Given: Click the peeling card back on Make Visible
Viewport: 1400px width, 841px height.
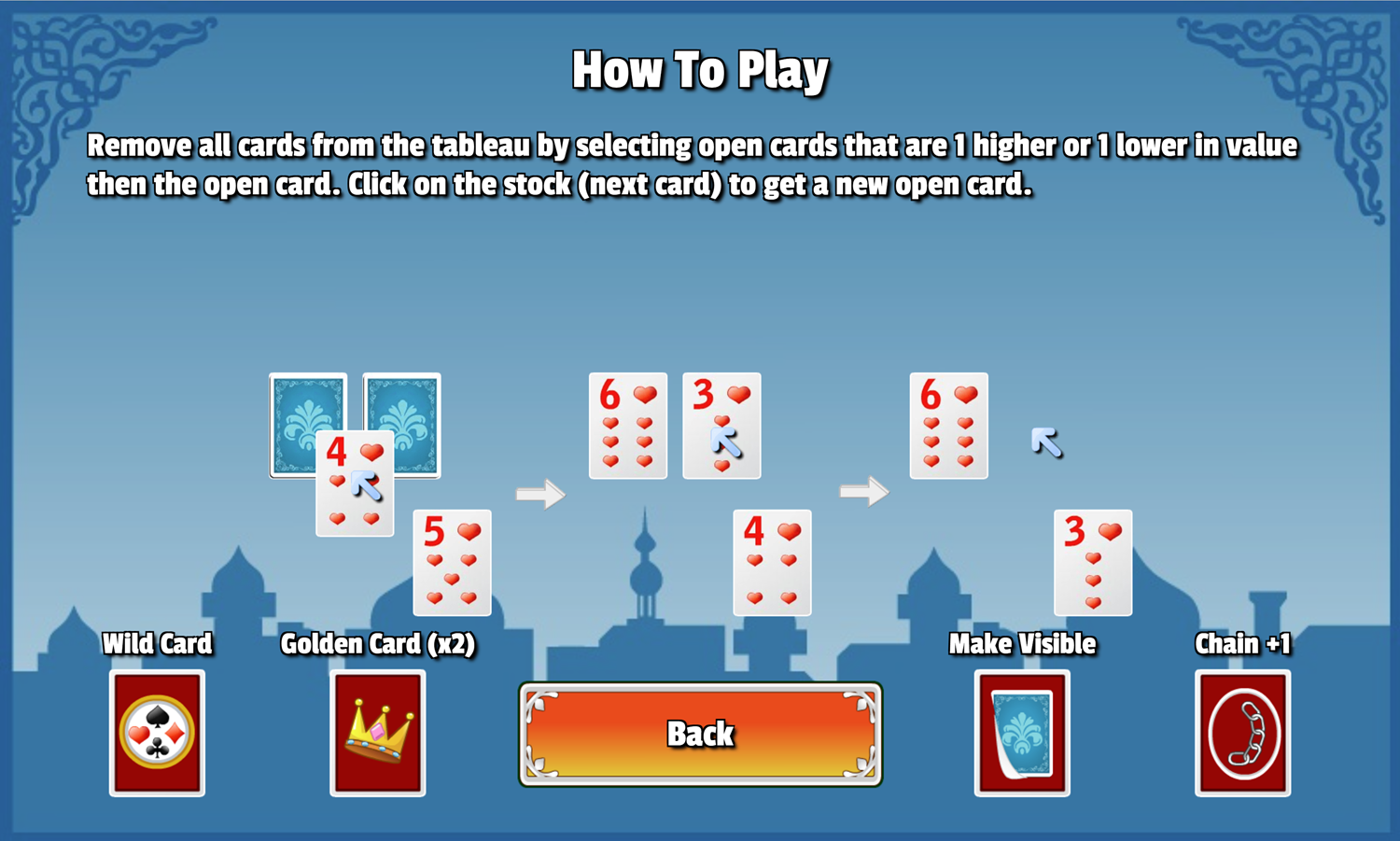Looking at the screenshot, I should (1021, 732).
